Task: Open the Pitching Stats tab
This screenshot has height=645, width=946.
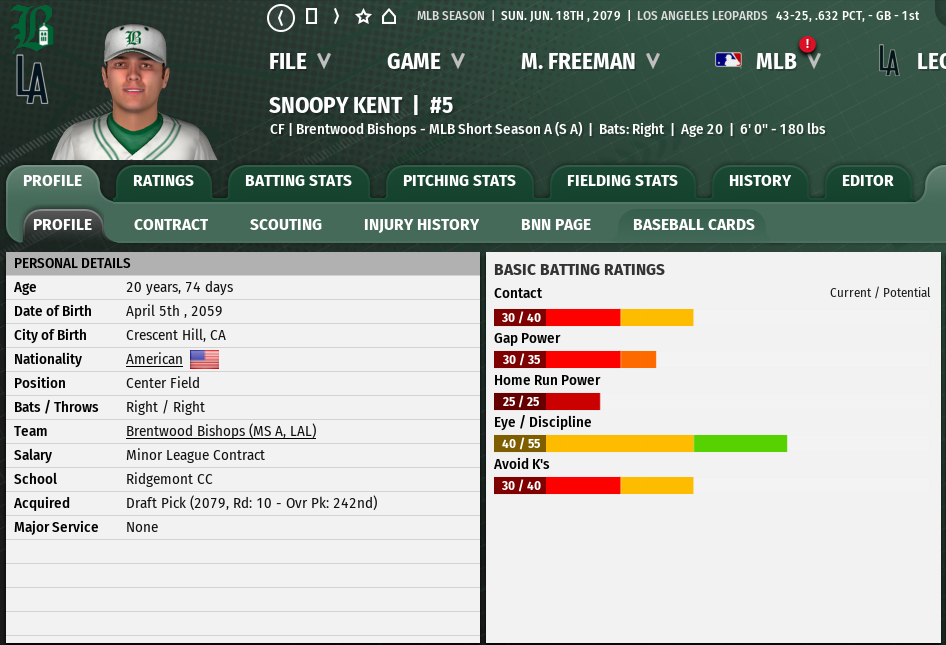Action: pyautogui.click(x=459, y=181)
